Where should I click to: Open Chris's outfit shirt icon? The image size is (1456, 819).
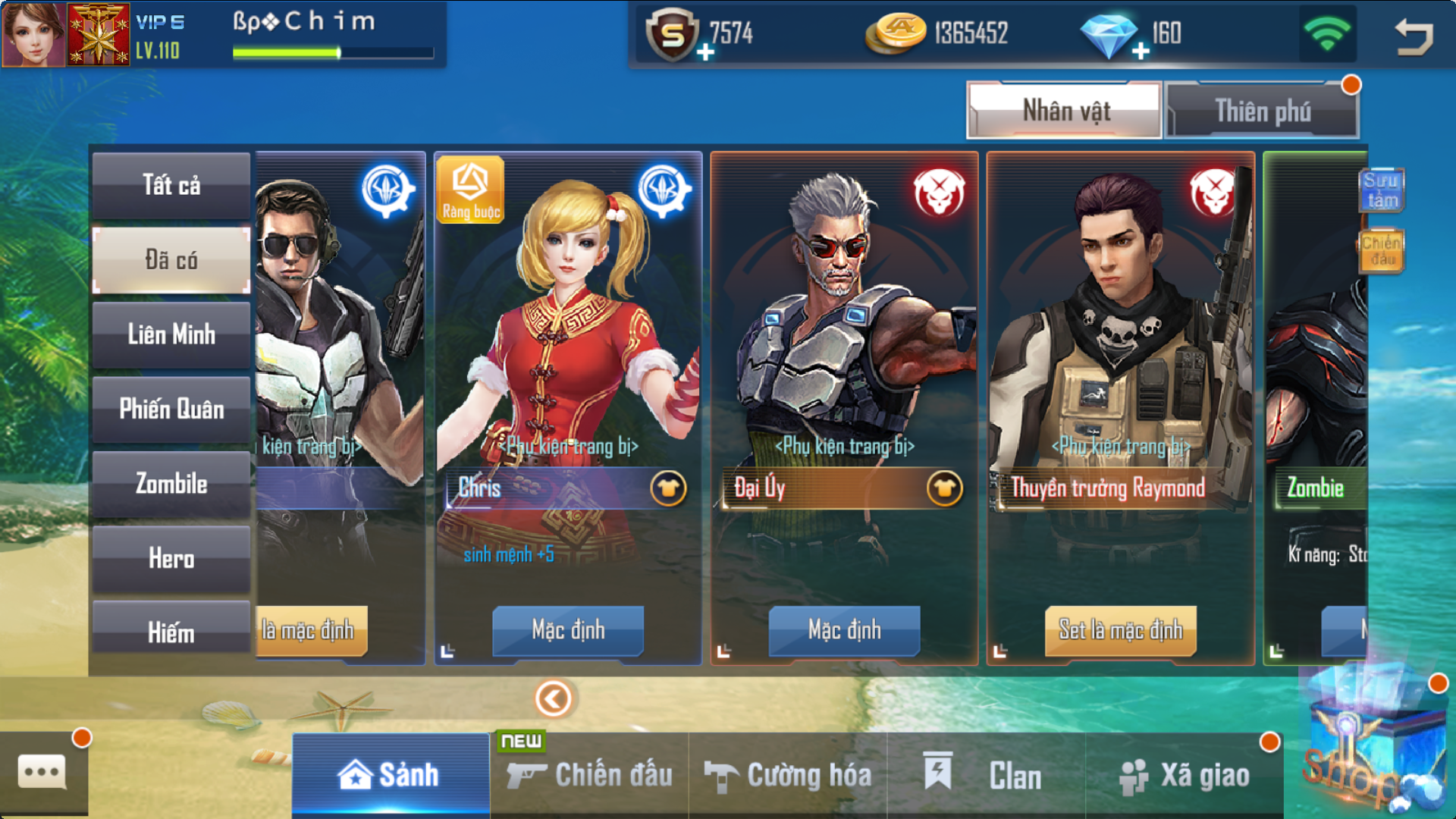coord(668,488)
